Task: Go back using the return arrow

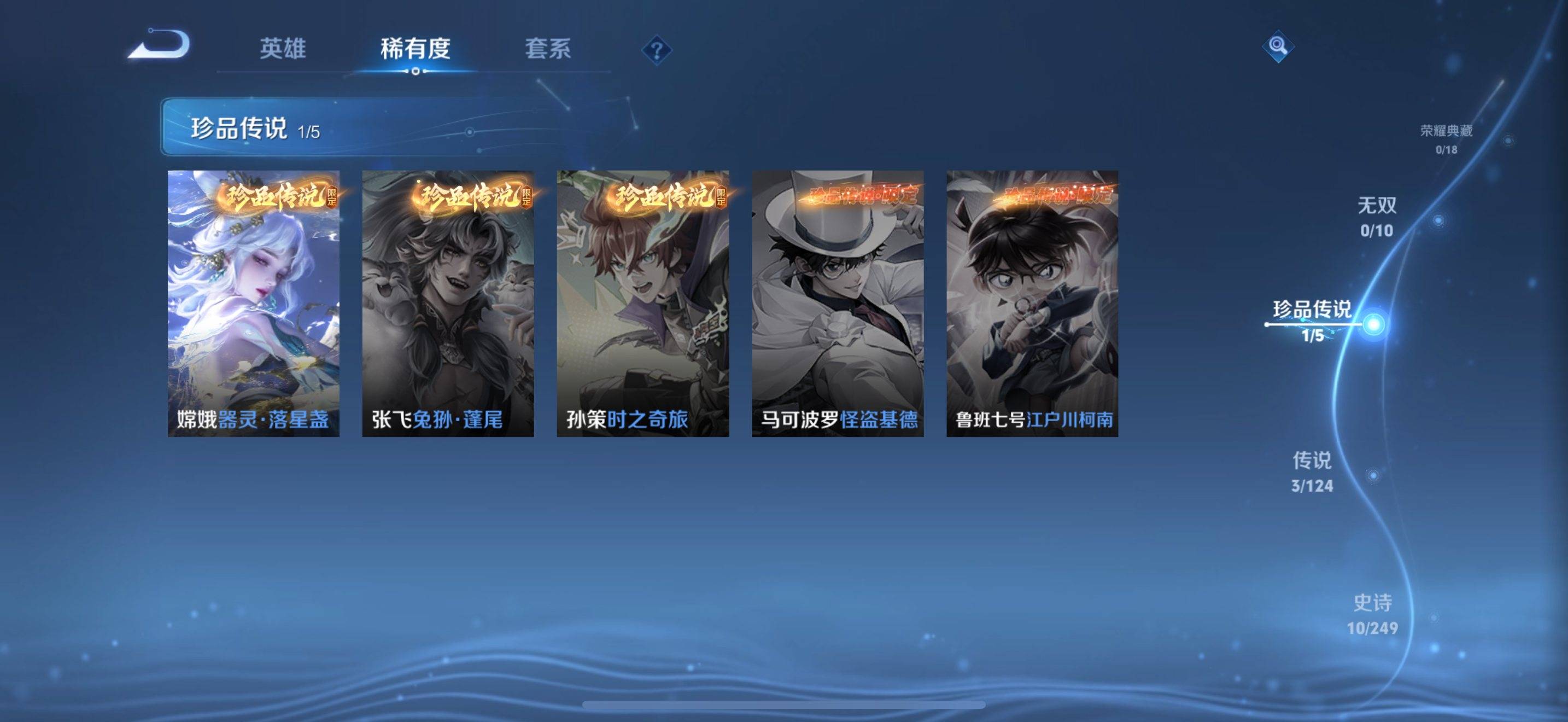Action: click(160, 45)
